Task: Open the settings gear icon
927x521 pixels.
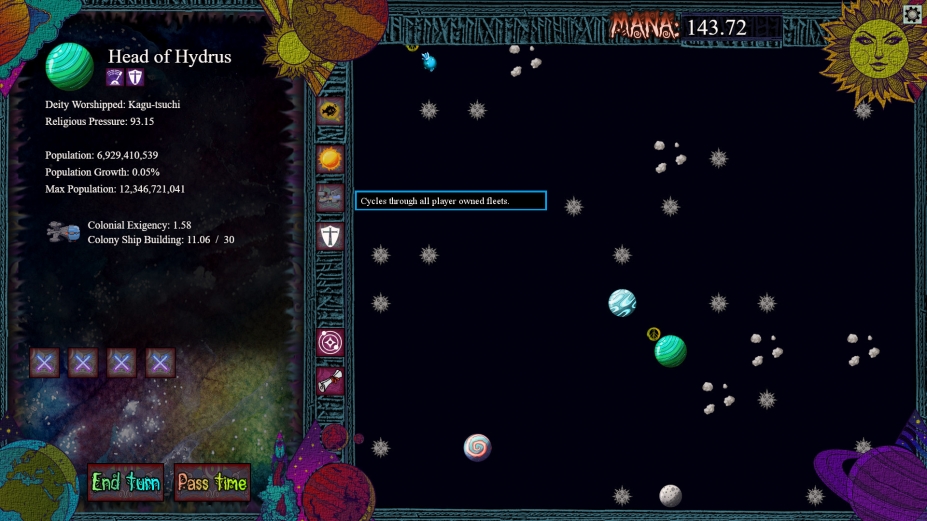Action: point(912,14)
